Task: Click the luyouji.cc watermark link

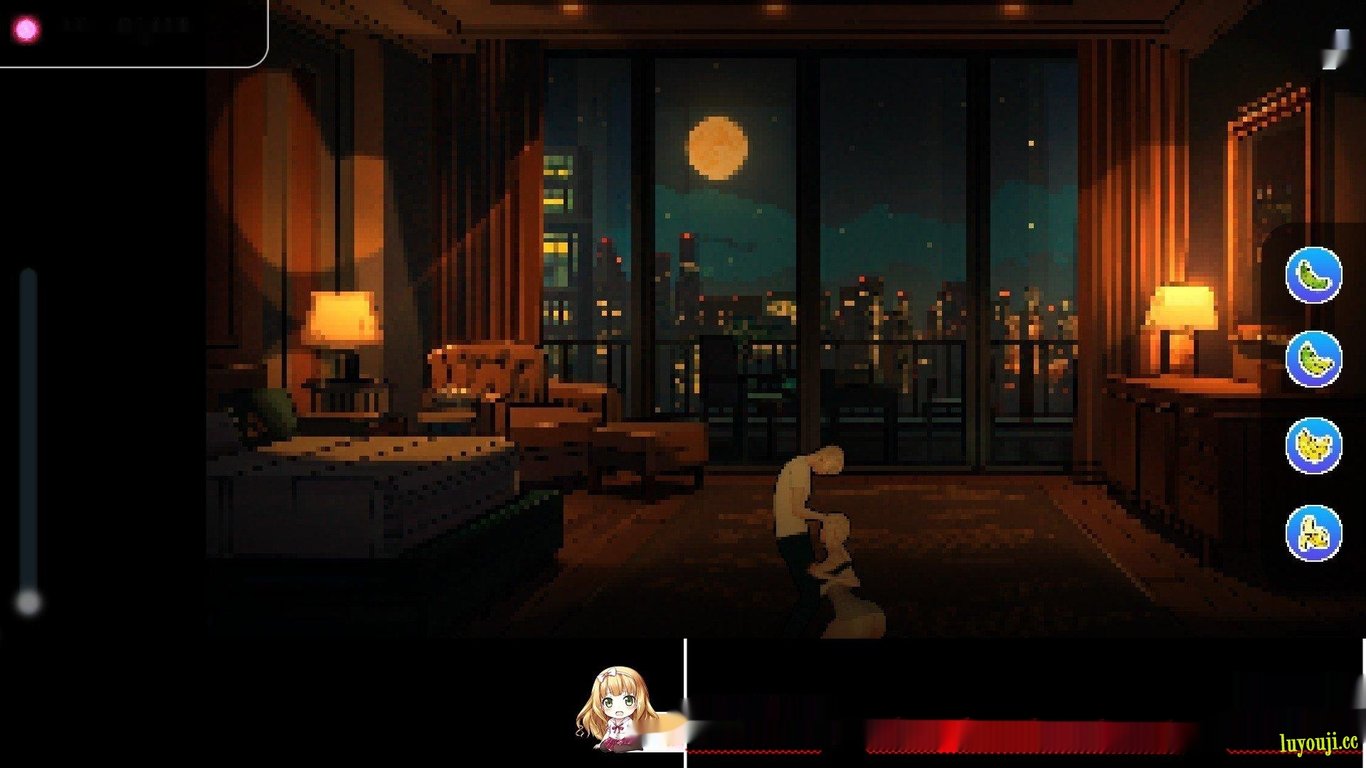Action: tap(1322, 744)
